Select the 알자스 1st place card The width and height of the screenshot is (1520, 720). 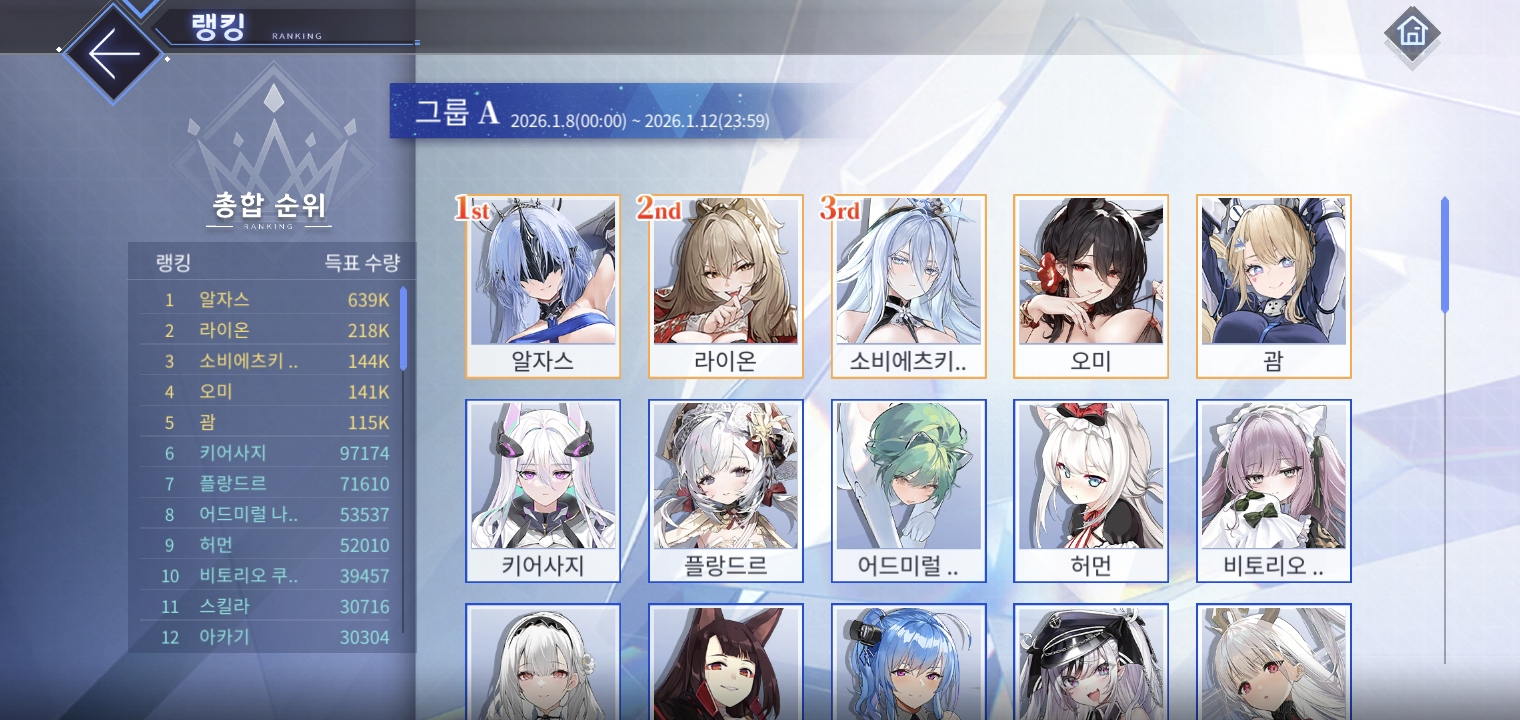[543, 286]
